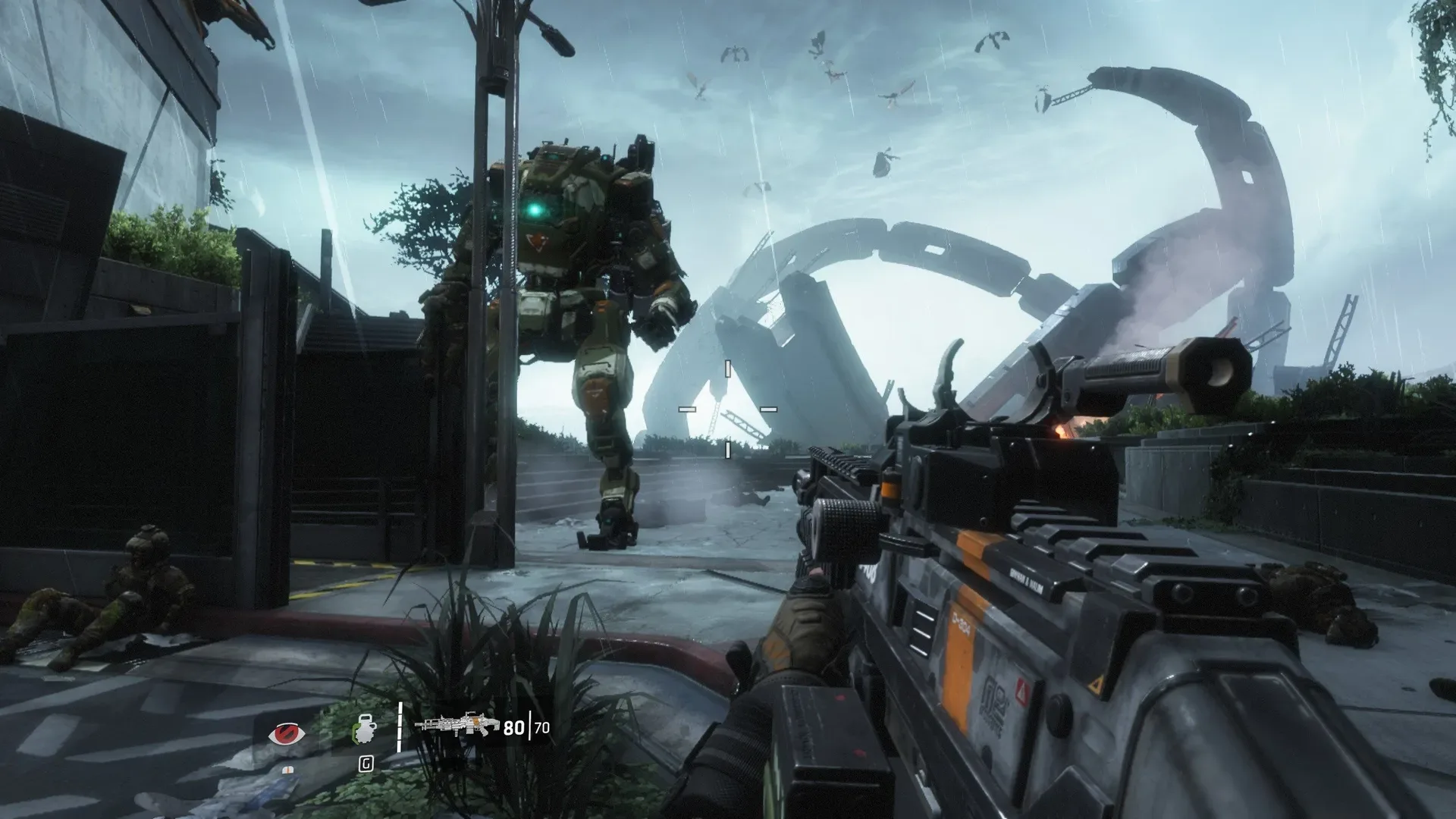This screenshot has width=1456, height=819.
Task: Select the reserve ammo count reading 70
Action: coord(541,728)
